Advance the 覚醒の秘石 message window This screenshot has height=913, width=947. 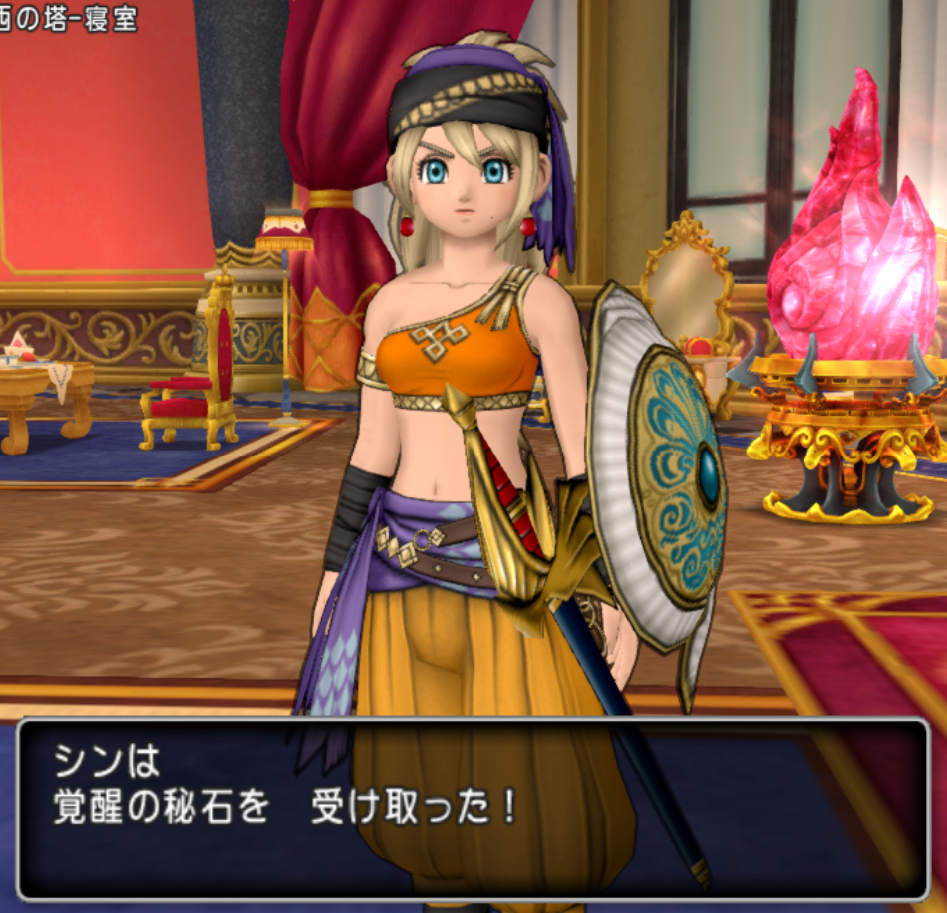click(x=473, y=808)
